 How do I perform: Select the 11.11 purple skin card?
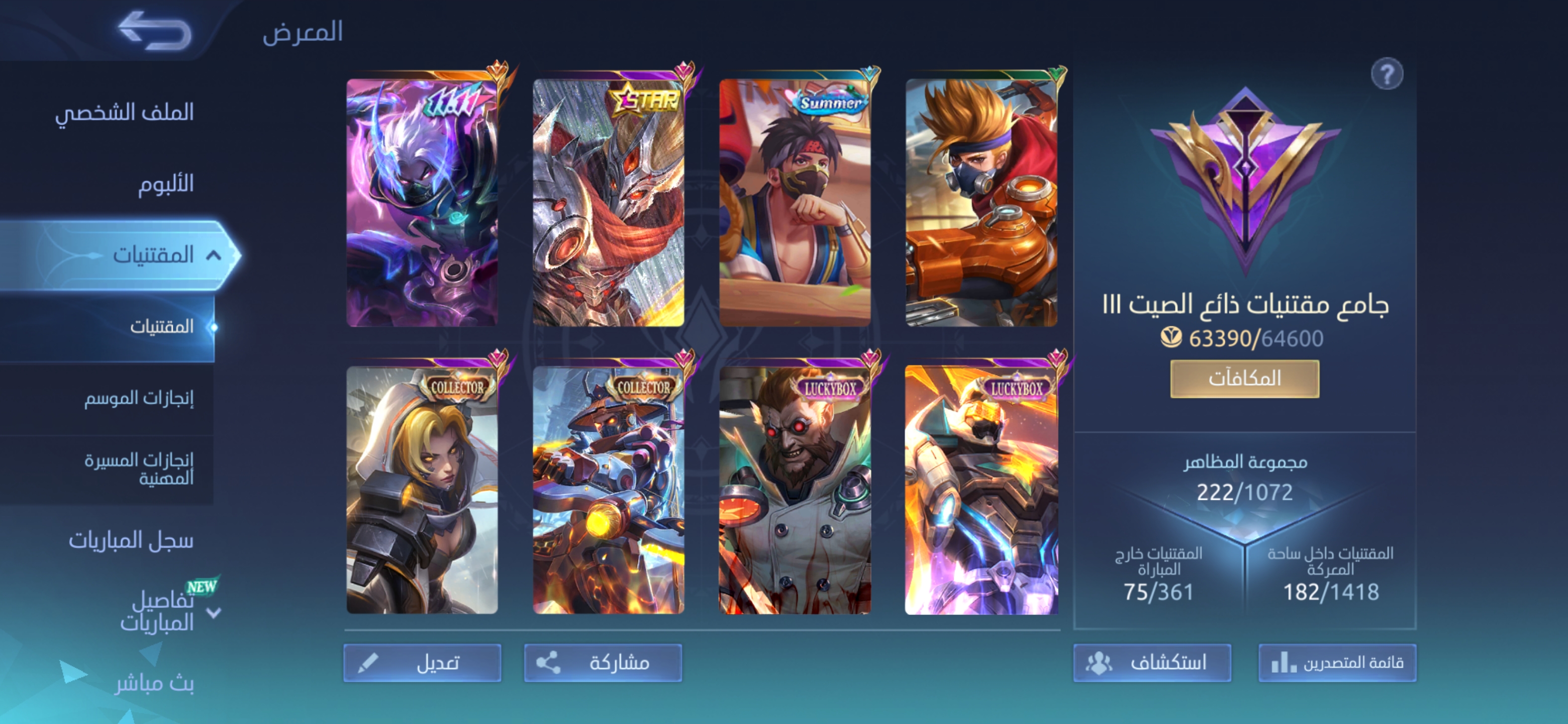click(x=423, y=202)
